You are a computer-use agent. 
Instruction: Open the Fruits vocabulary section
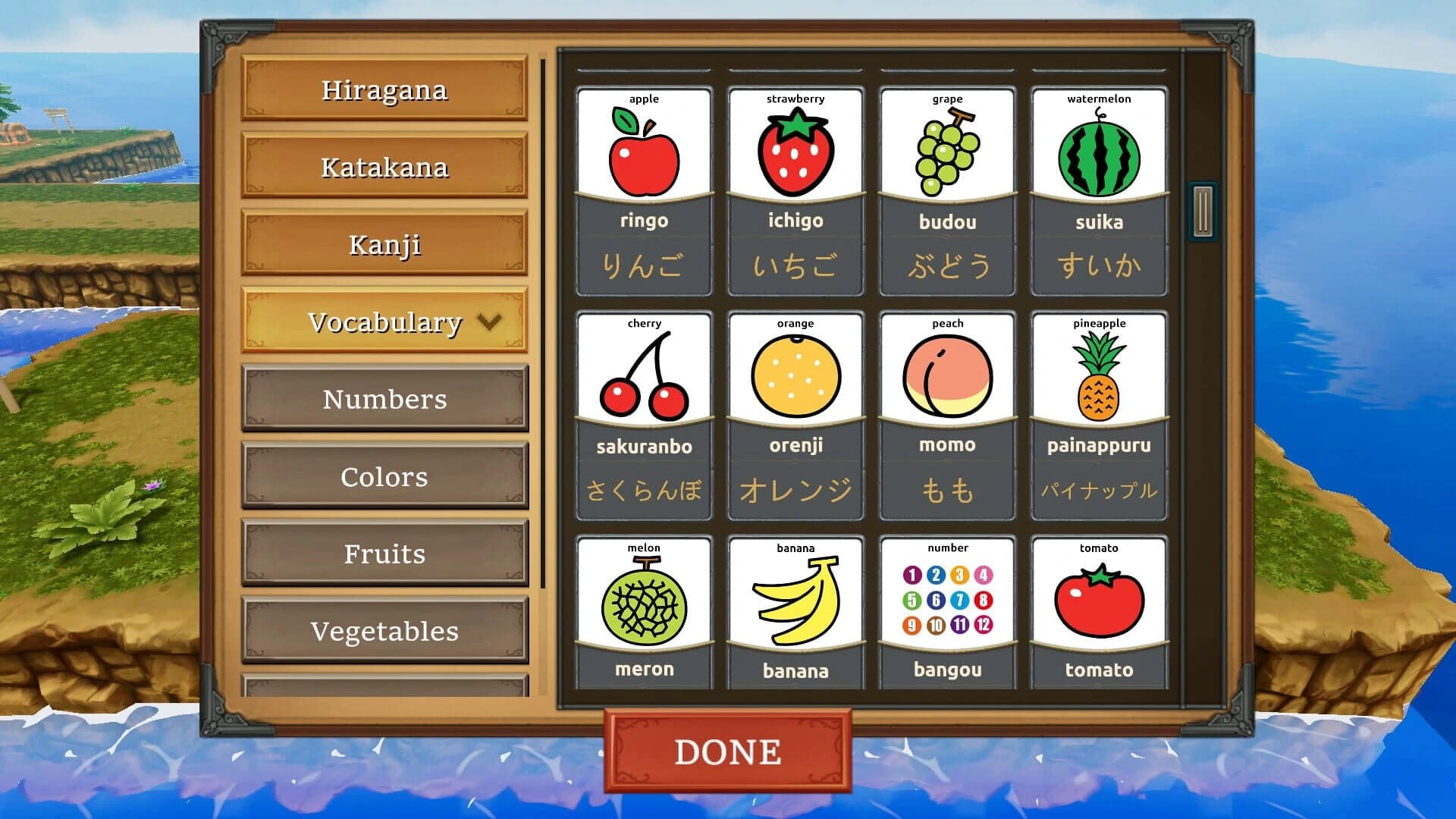[x=384, y=553]
